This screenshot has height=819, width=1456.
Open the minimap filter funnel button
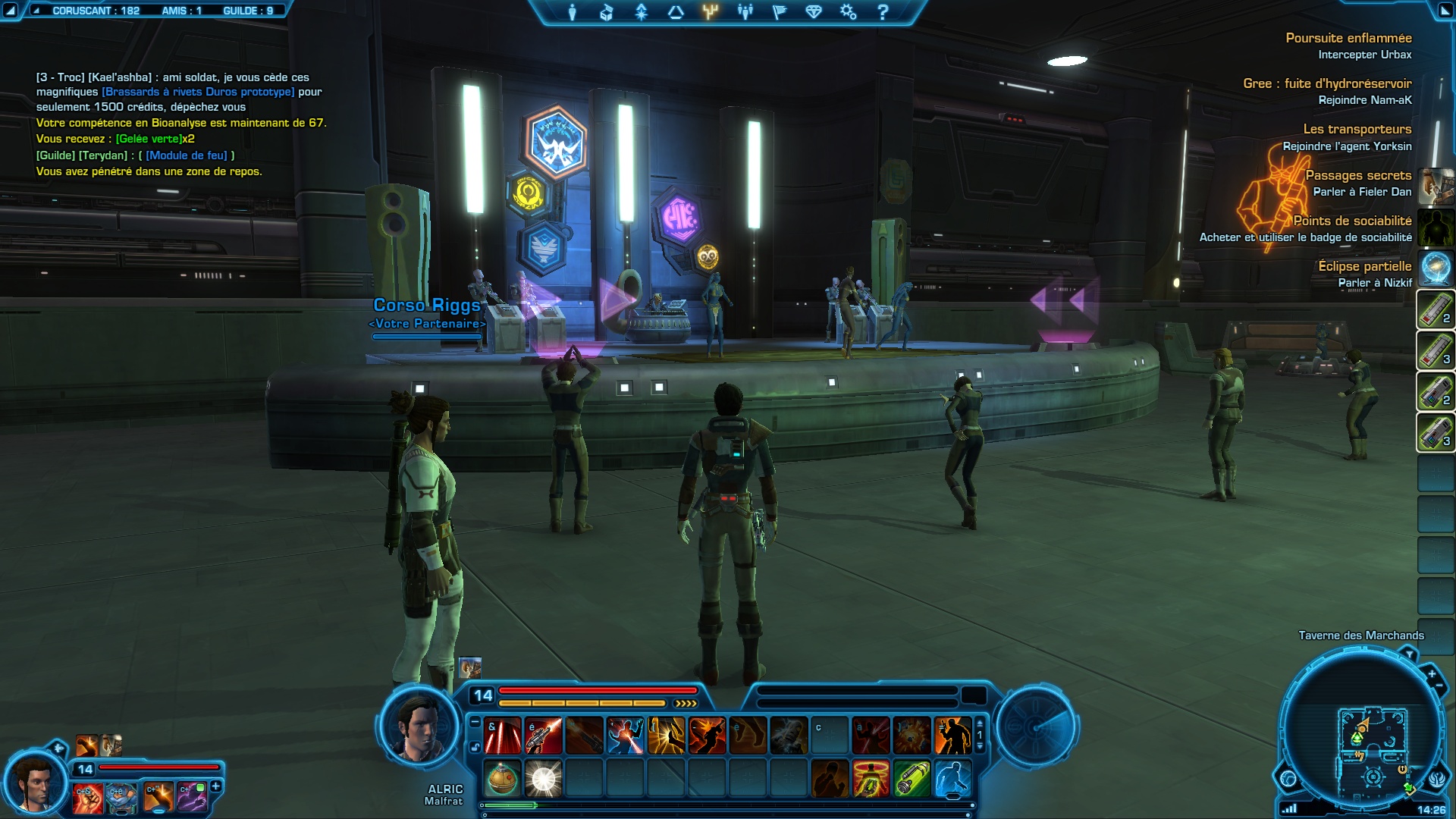(1409, 654)
